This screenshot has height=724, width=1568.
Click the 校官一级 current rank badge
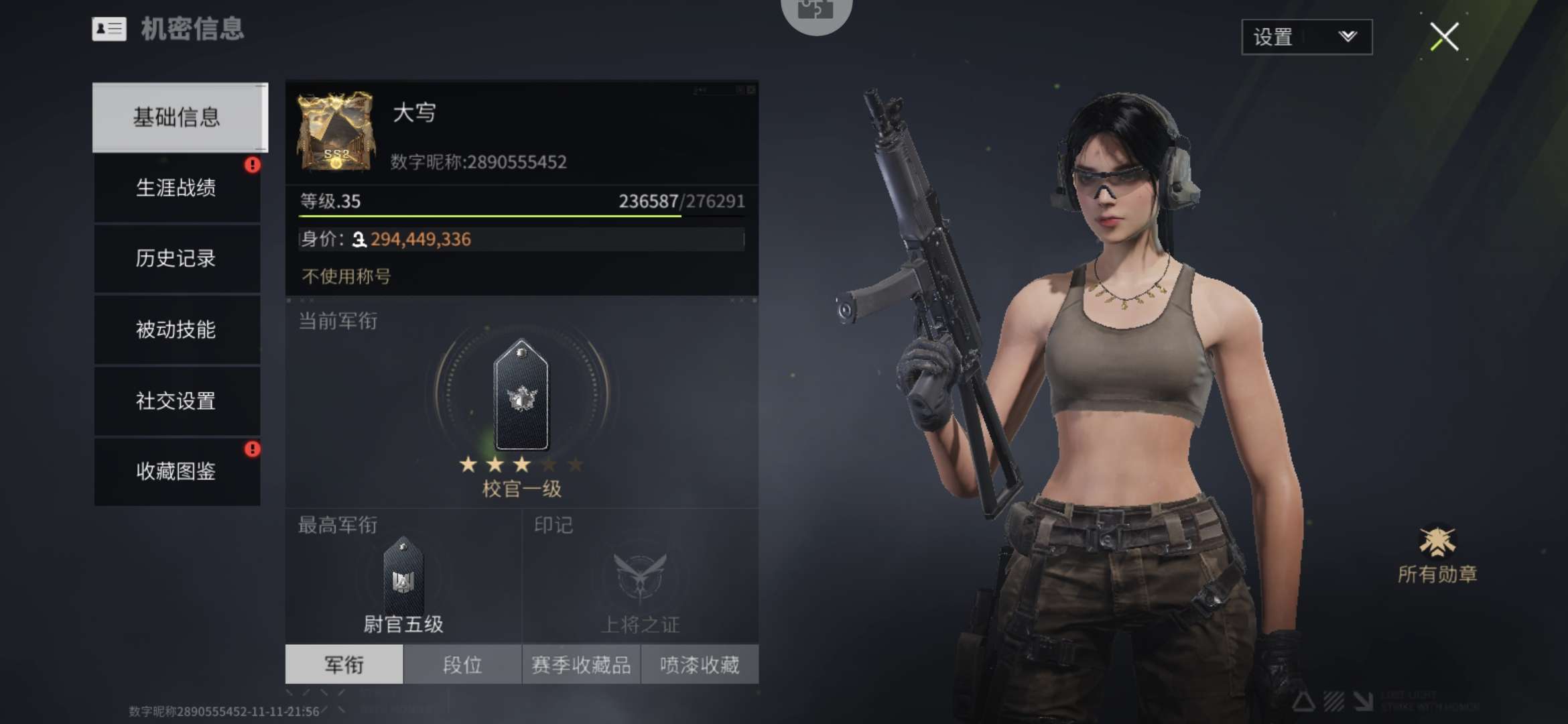521,396
